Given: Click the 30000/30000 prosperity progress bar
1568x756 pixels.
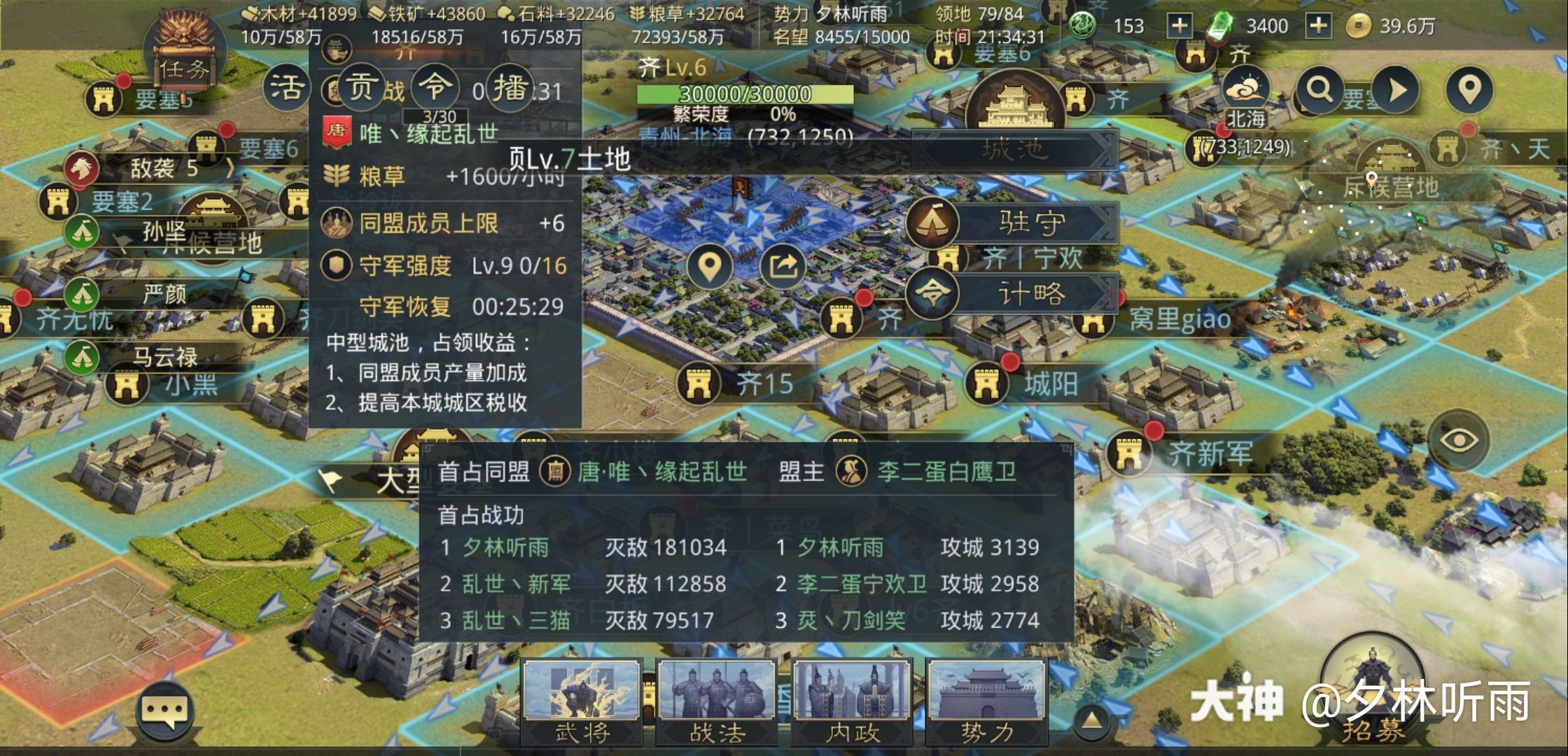Looking at the screenshot, I should point(736,94).
